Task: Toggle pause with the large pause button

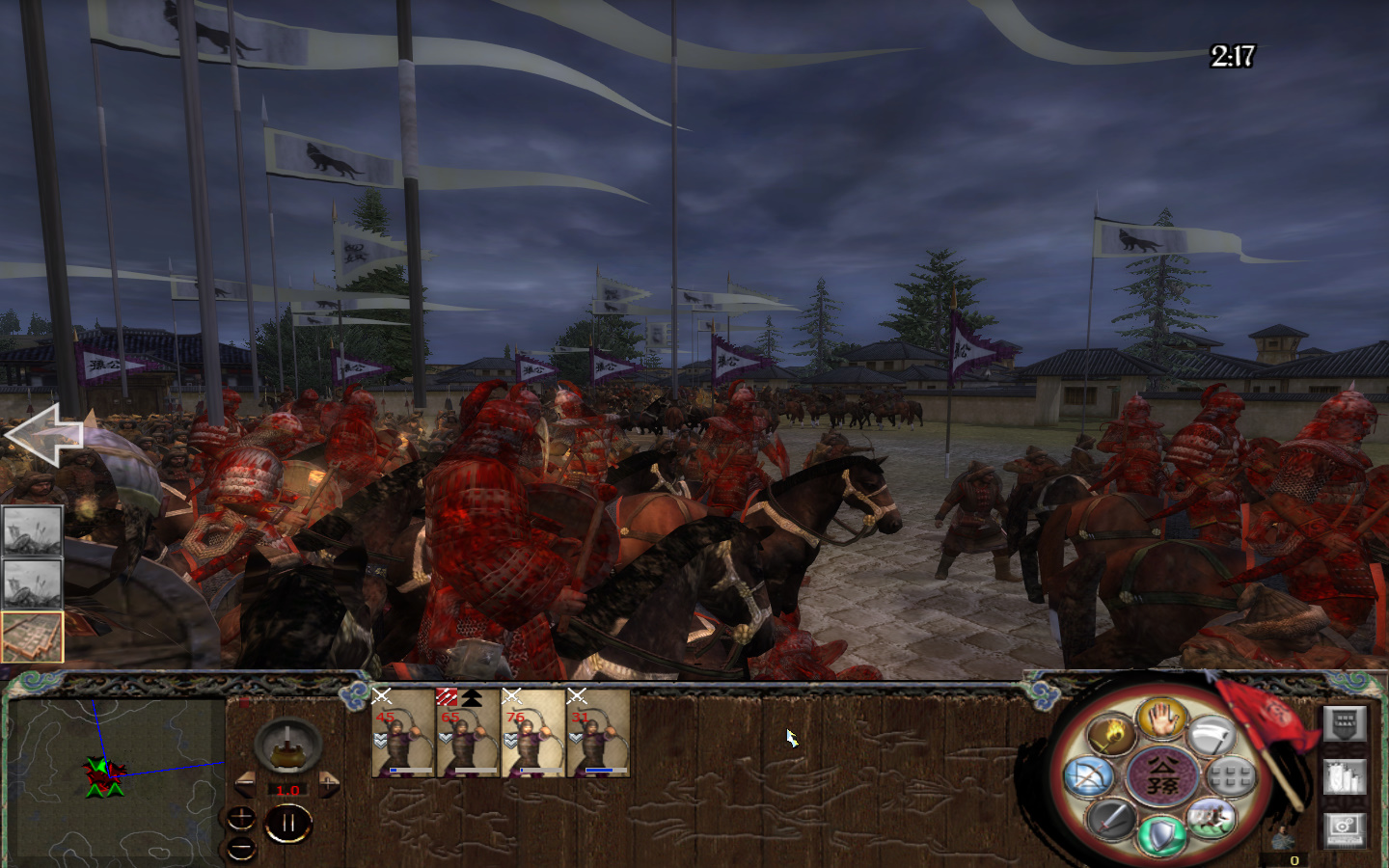Action: coord(288,822)
